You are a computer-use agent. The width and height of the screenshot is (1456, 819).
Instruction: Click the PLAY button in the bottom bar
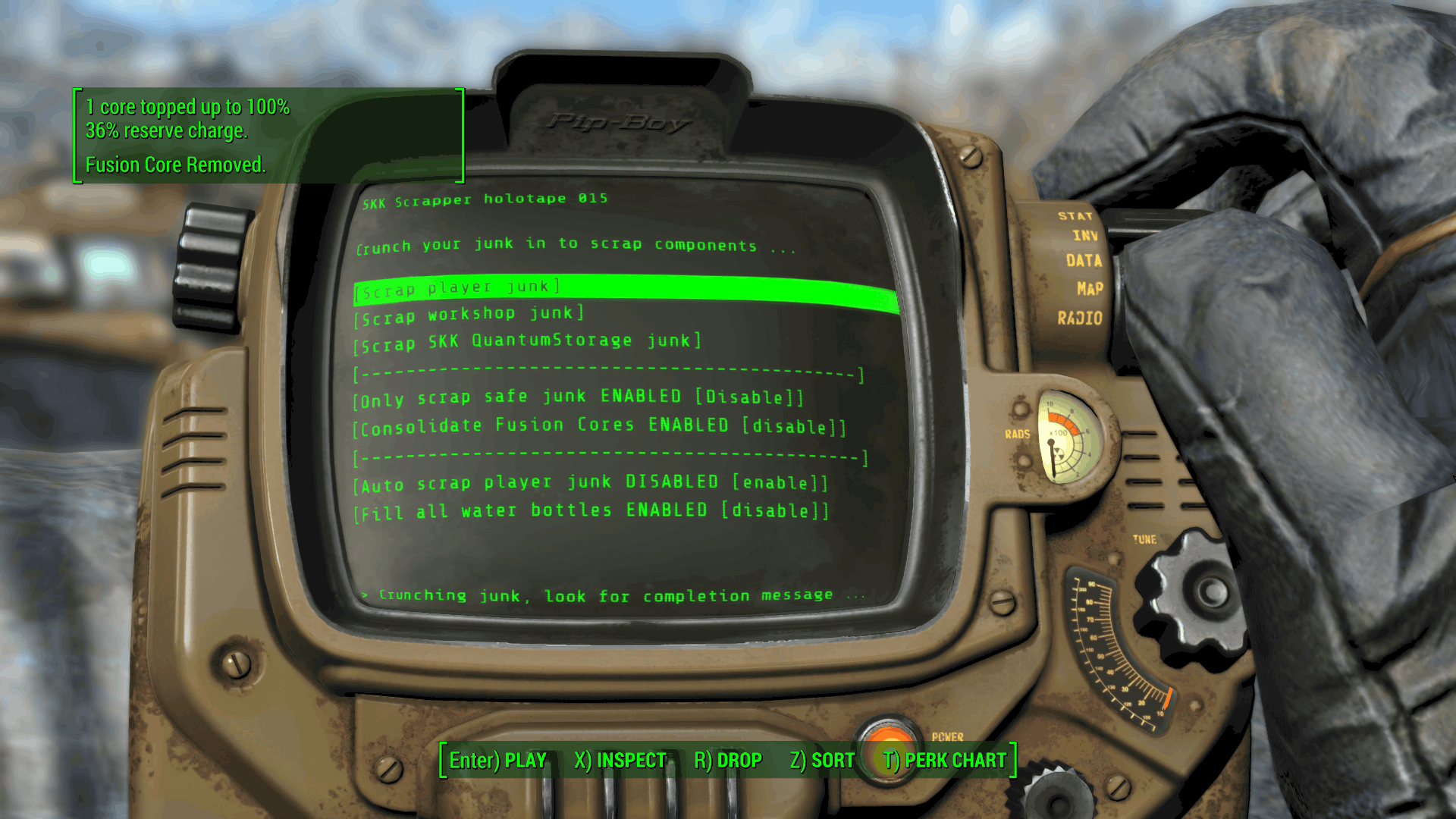click(x=498, y=761)
